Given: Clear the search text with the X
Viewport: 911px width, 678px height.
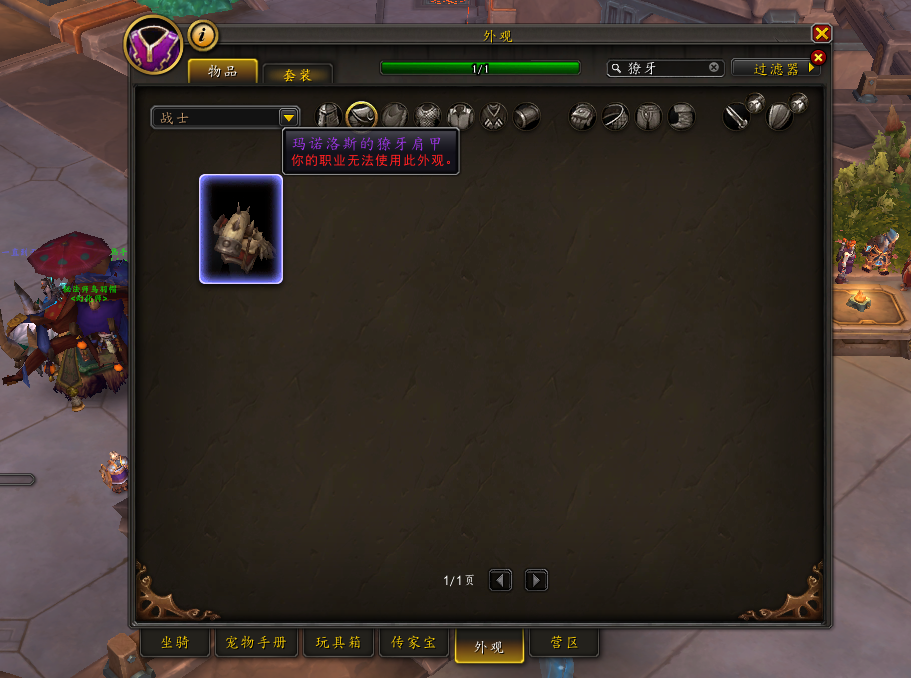Looking at the screenshot, I should pos(714,68).
